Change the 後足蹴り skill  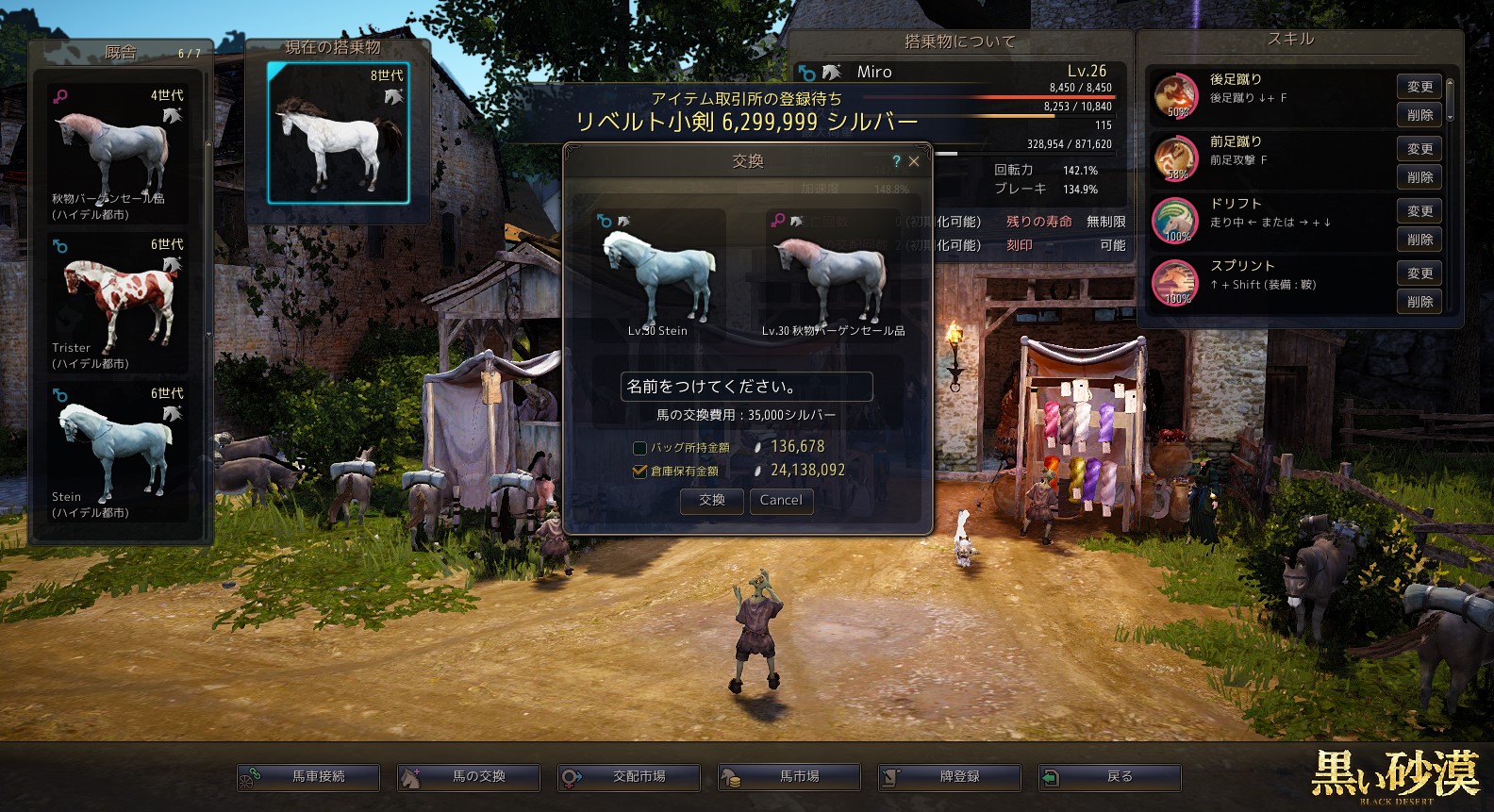[1419, 87]
